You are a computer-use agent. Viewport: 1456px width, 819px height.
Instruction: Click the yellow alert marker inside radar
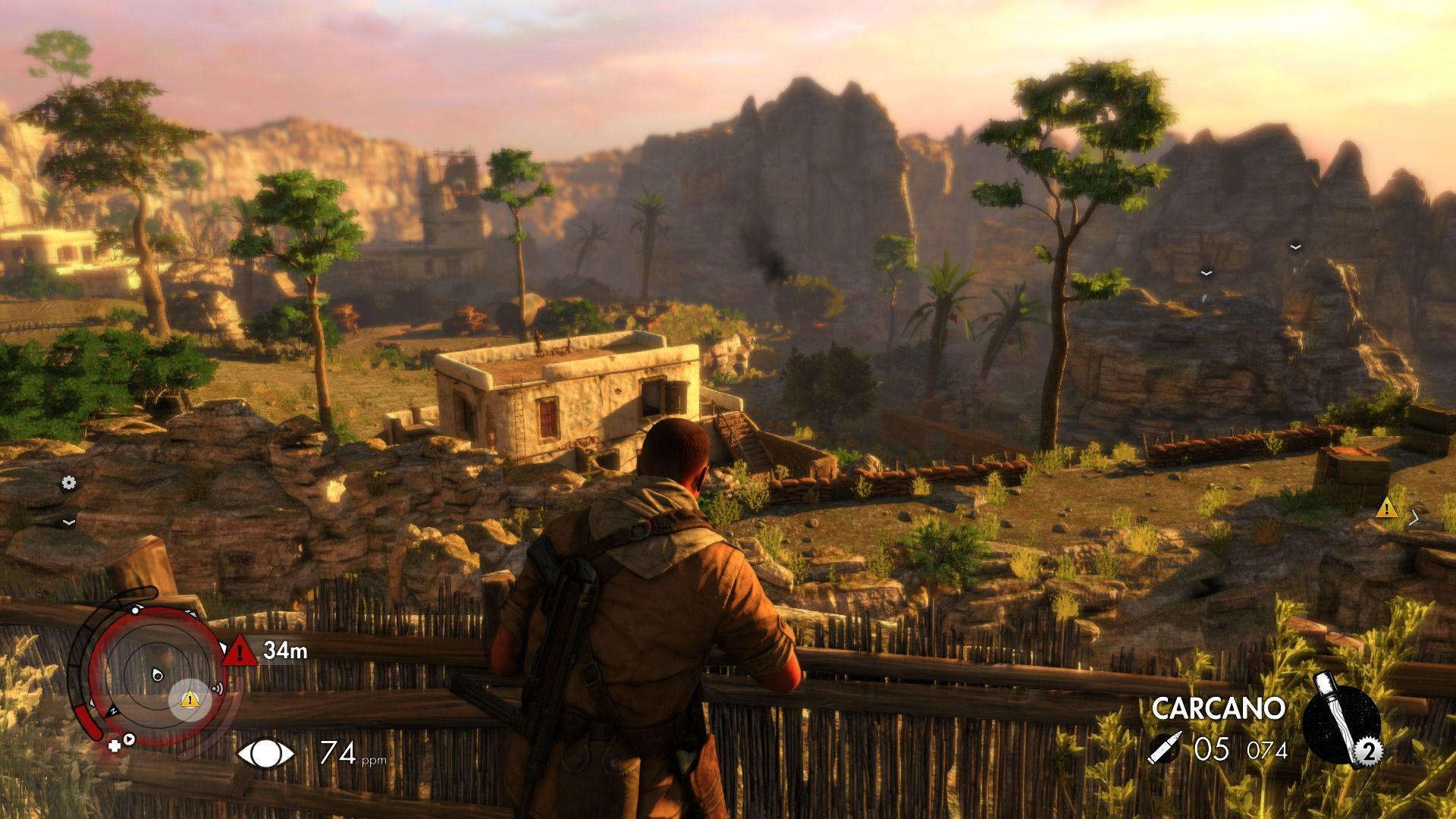click(x=190, y=699)
